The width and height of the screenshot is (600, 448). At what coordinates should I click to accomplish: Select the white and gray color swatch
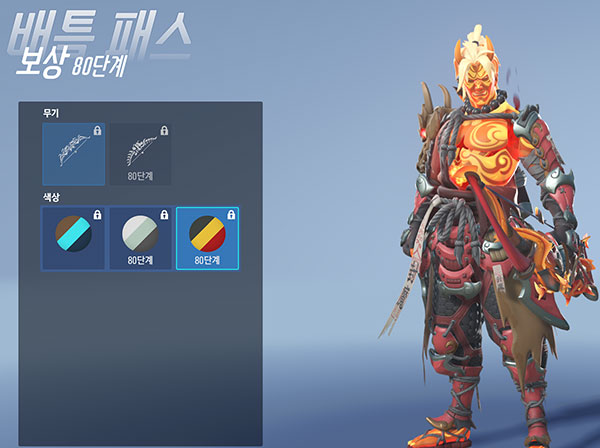tap(139, 237)
